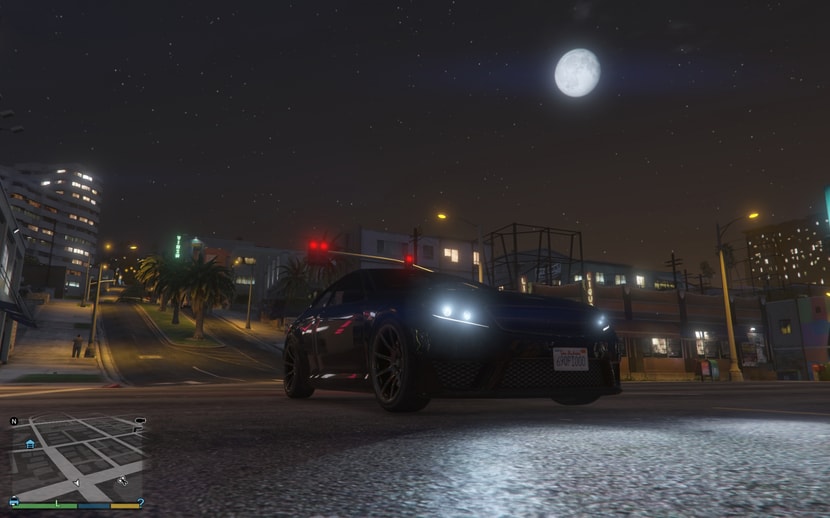Click the north compass indicator on minimap
Viewport: 830px width, 518px height.
[x=14, y=421]
